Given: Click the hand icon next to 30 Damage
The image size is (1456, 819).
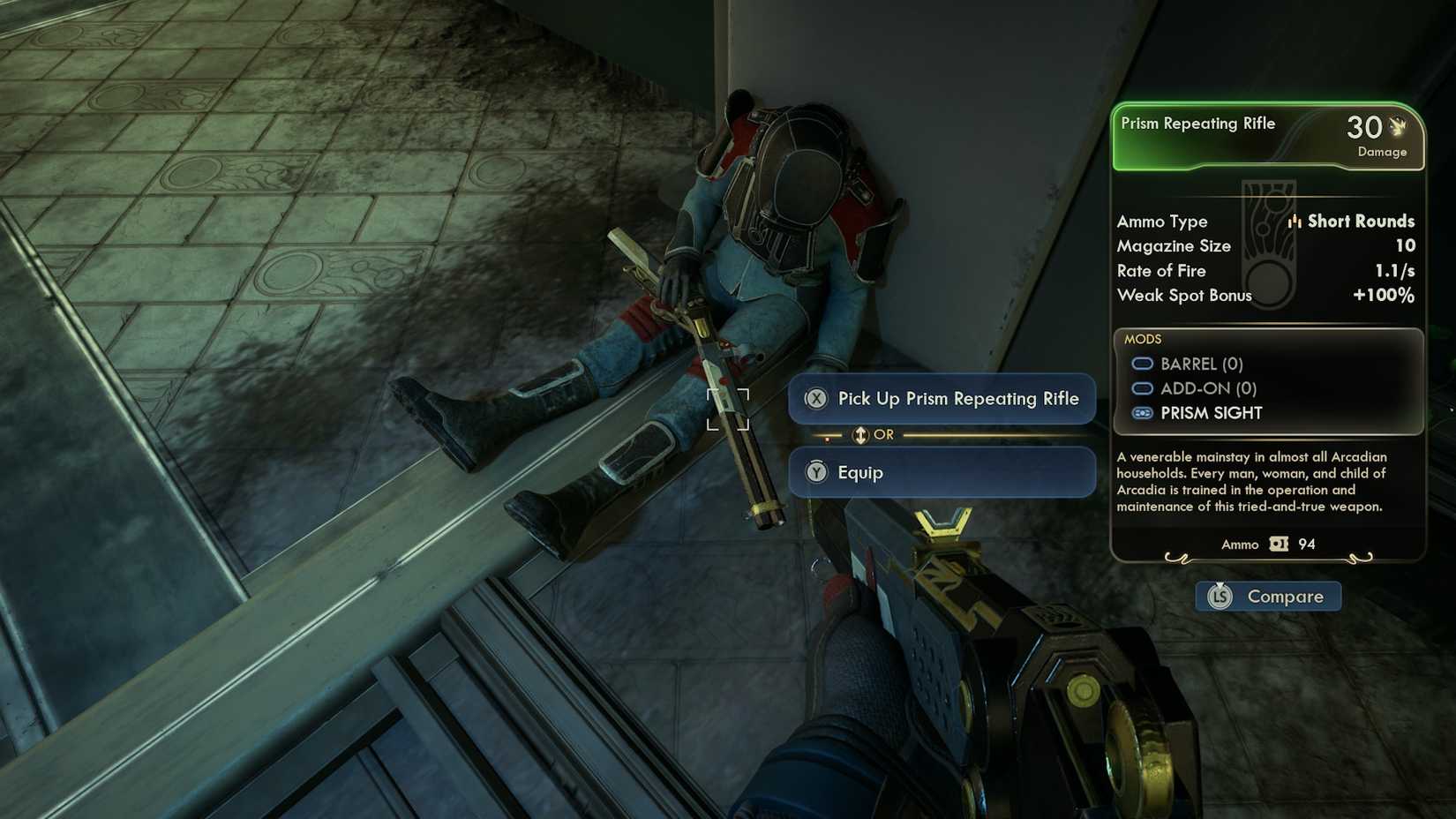Looking at the screenshot, I should [1396, 128].
